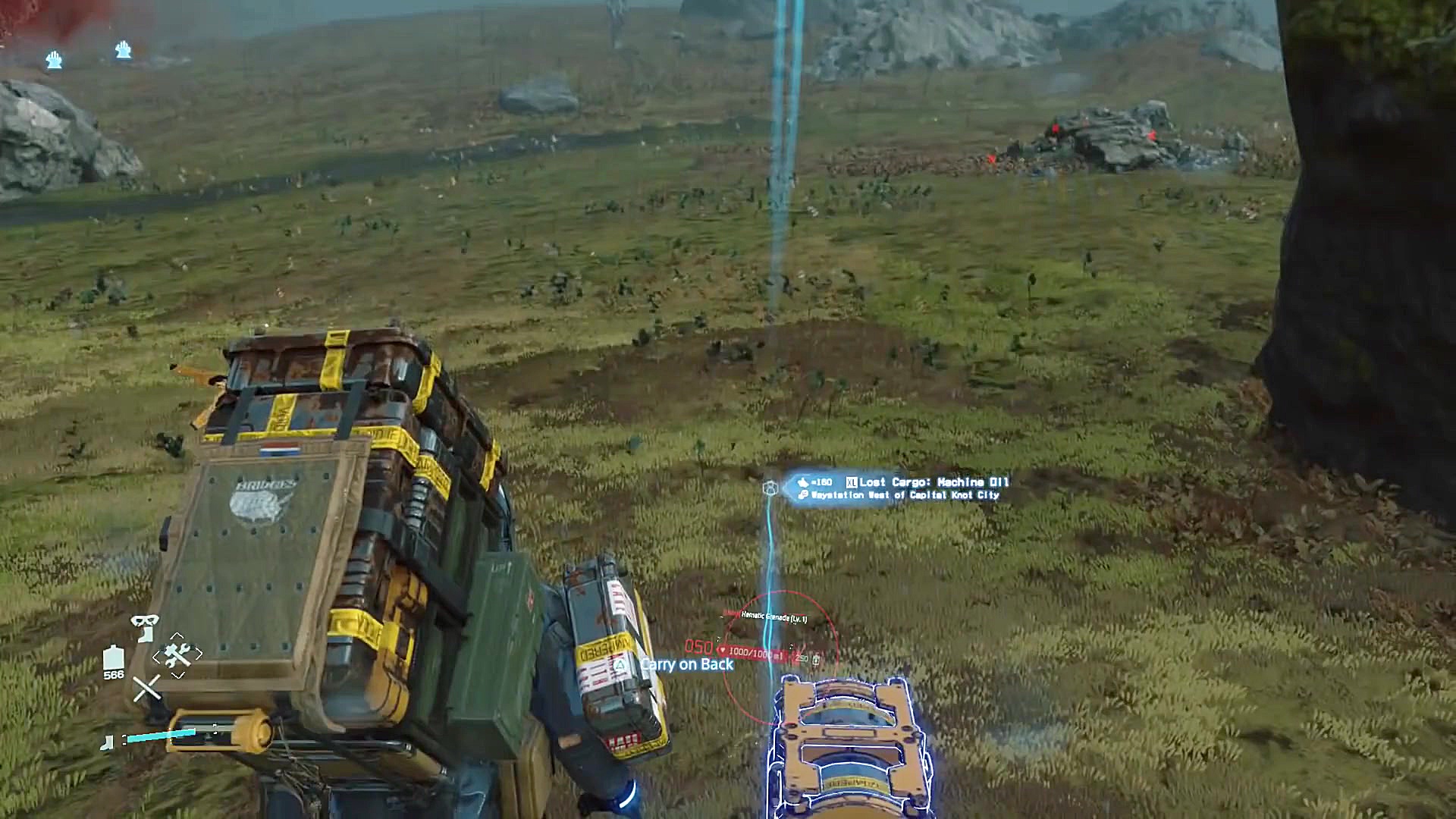
Task: Click the mask and boot equipment icon
Action: [144, 626]
